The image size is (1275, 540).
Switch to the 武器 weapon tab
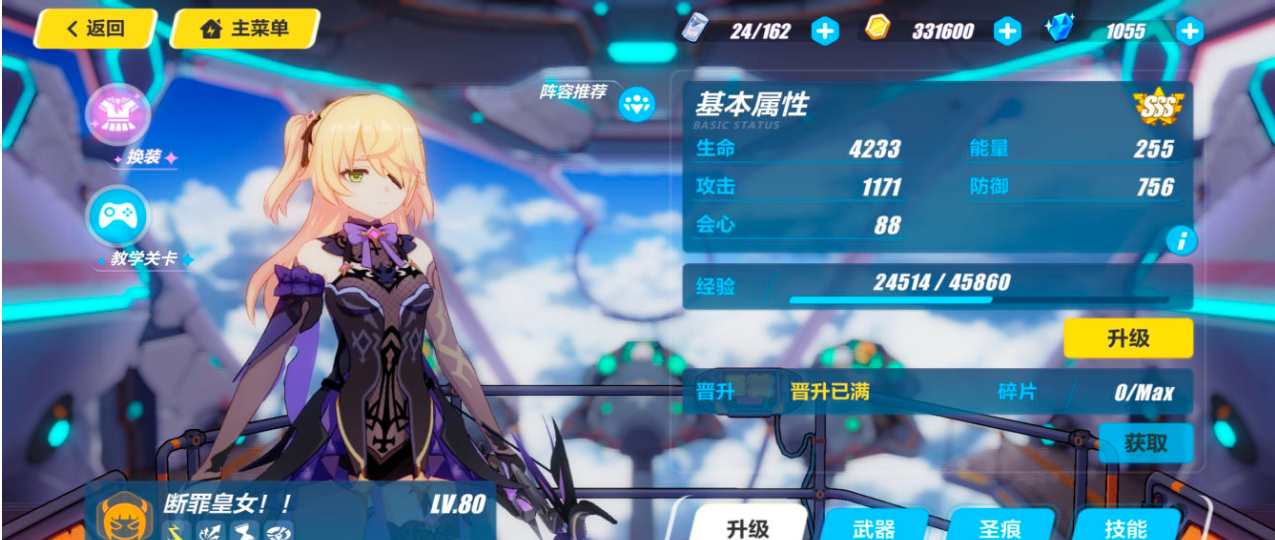[x=873, y=527]
